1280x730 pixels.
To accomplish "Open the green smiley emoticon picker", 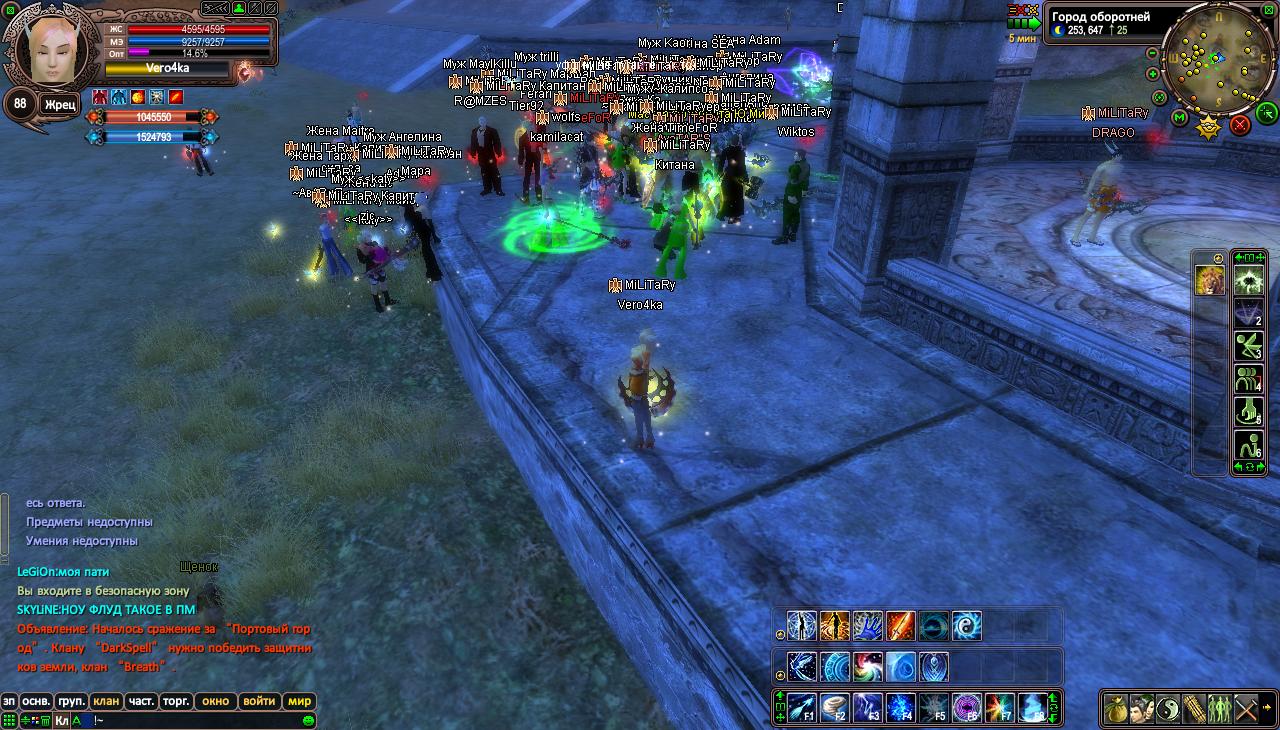I will click(308, 720).
